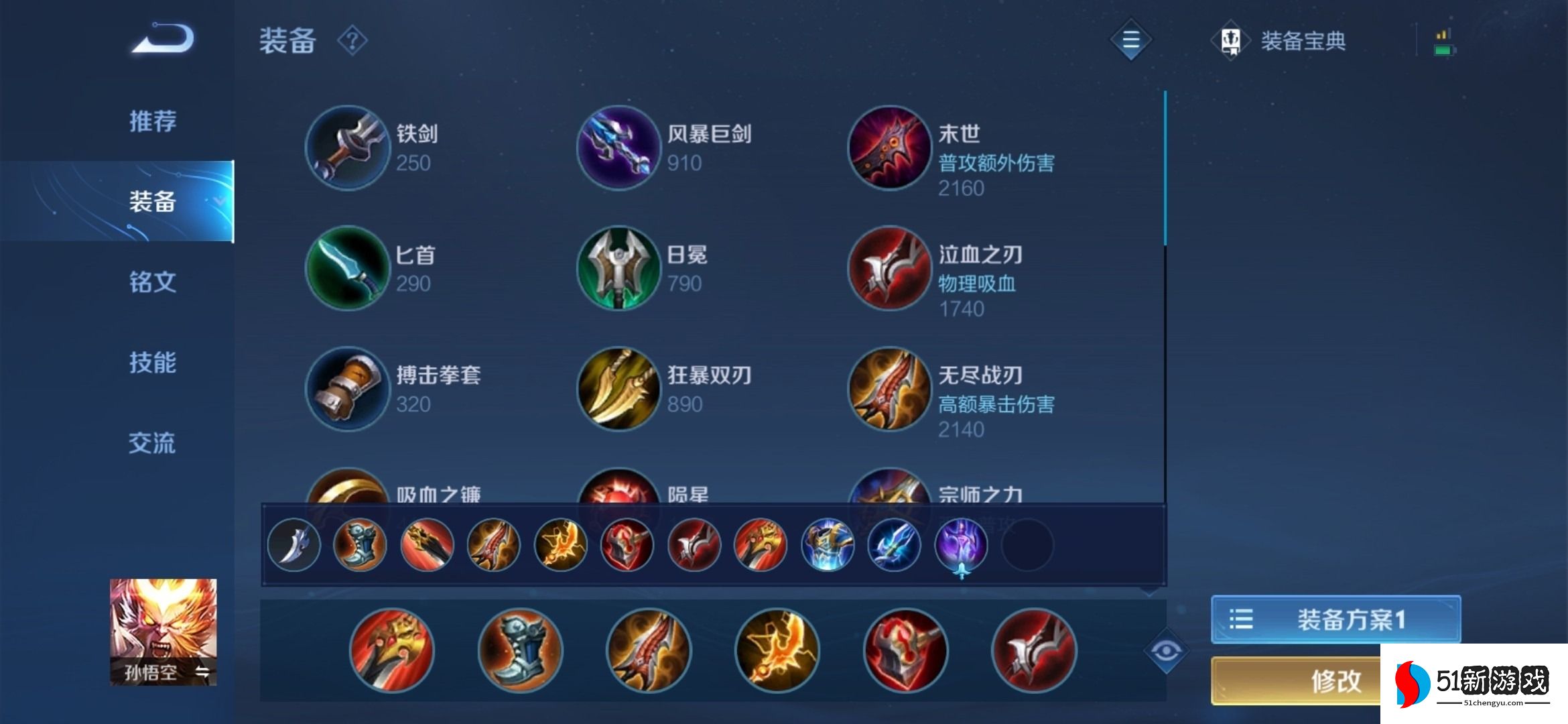Open 装备方案1 equipment plan
This screenshot has height=724, width=1568.
tap(1333, 619)
